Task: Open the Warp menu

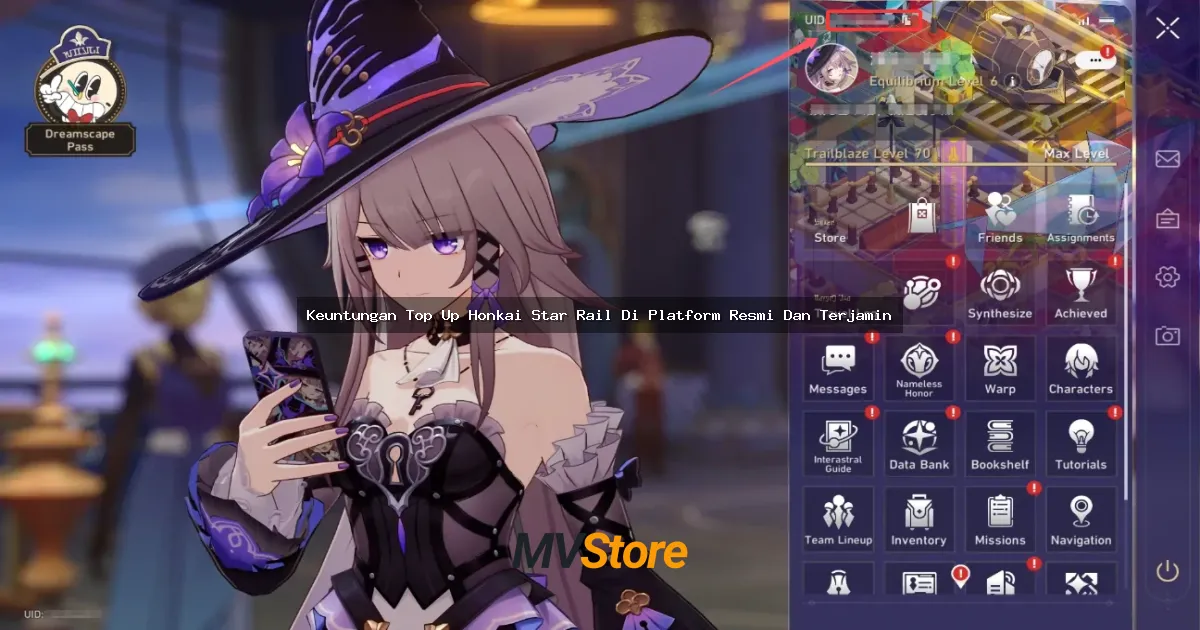Action: pos(1000,369)
